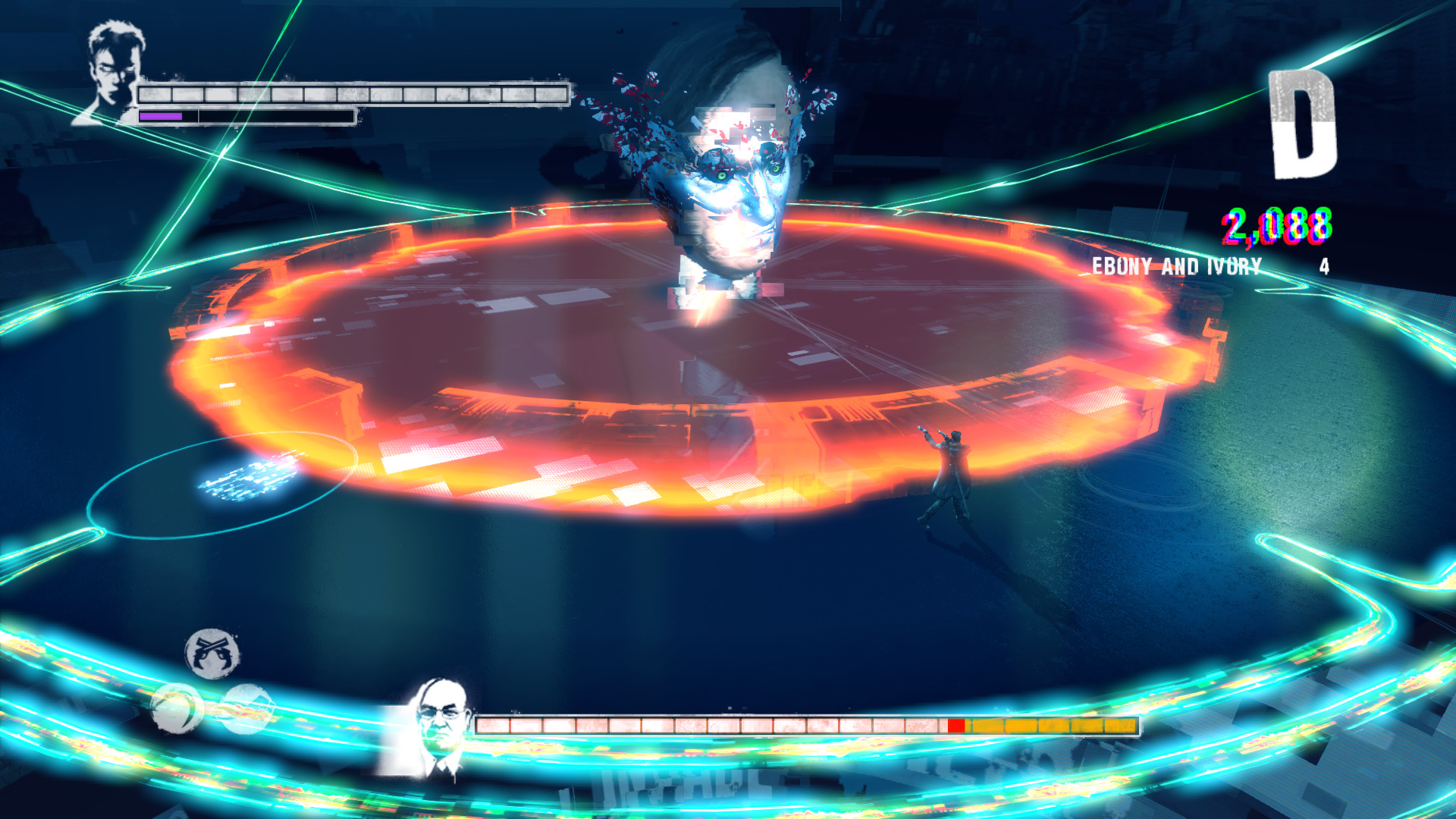Choose the Osiris scythe weapon icon
The width and height of the screenshot is (1456, 819).
(x=177, y=708)
